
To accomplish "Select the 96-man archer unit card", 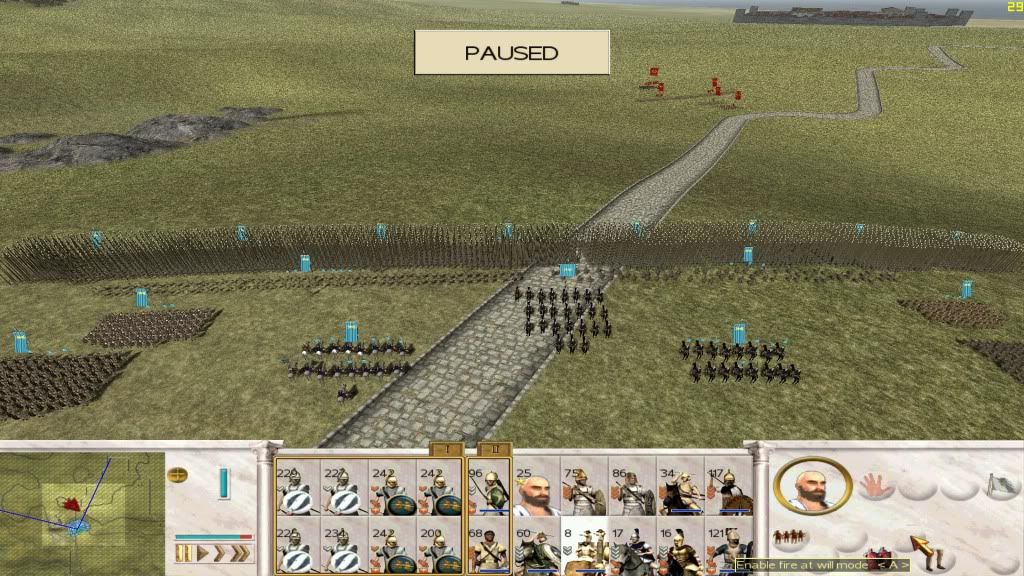I will 489,487.
